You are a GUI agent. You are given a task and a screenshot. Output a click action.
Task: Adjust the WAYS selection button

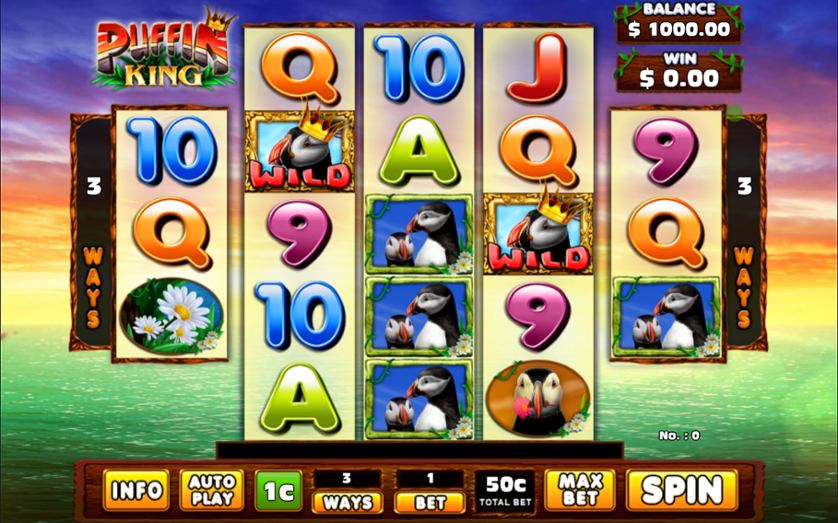[x=348, y=502]
